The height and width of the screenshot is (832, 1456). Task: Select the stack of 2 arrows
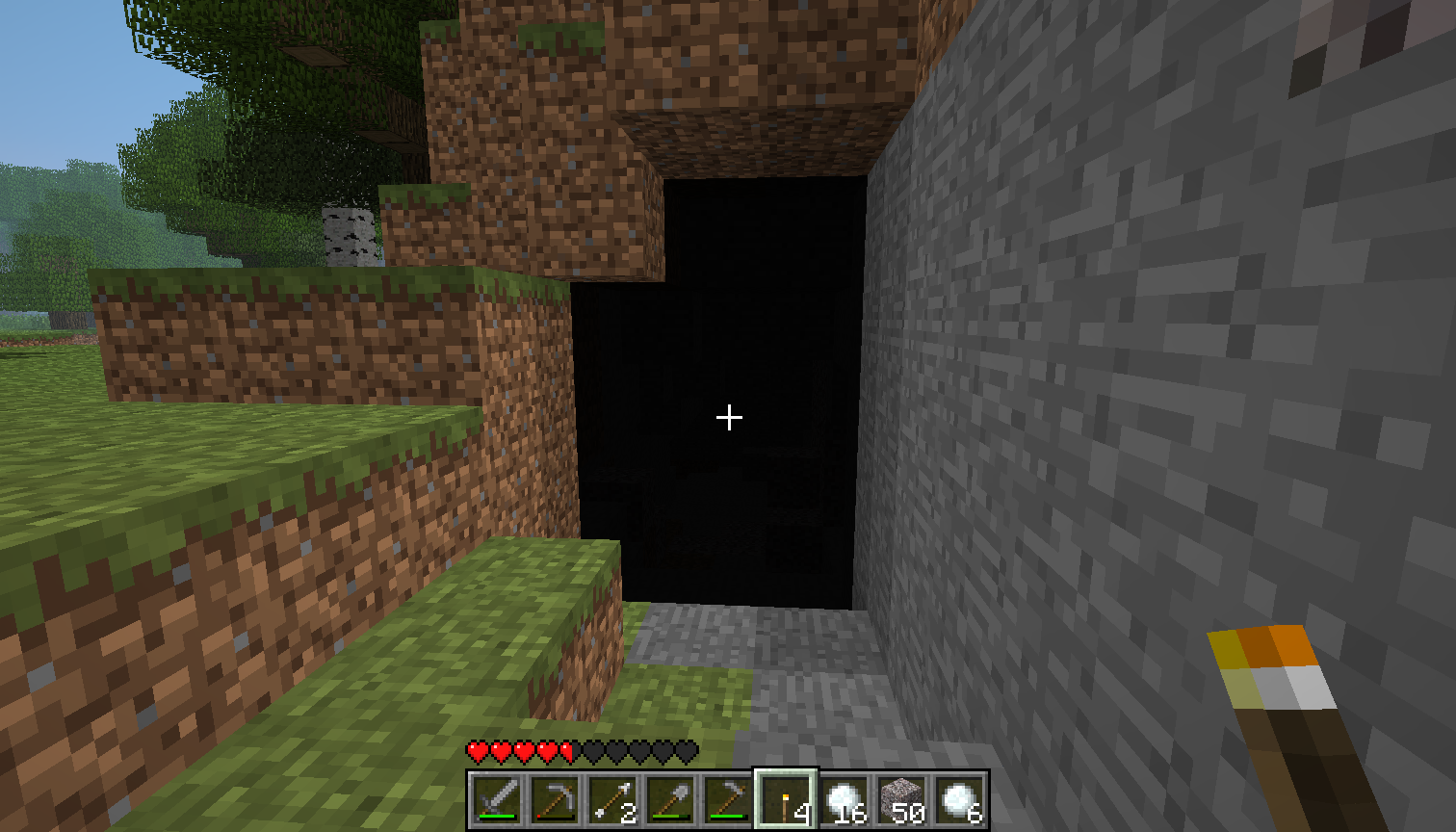(x=614, y=798)
